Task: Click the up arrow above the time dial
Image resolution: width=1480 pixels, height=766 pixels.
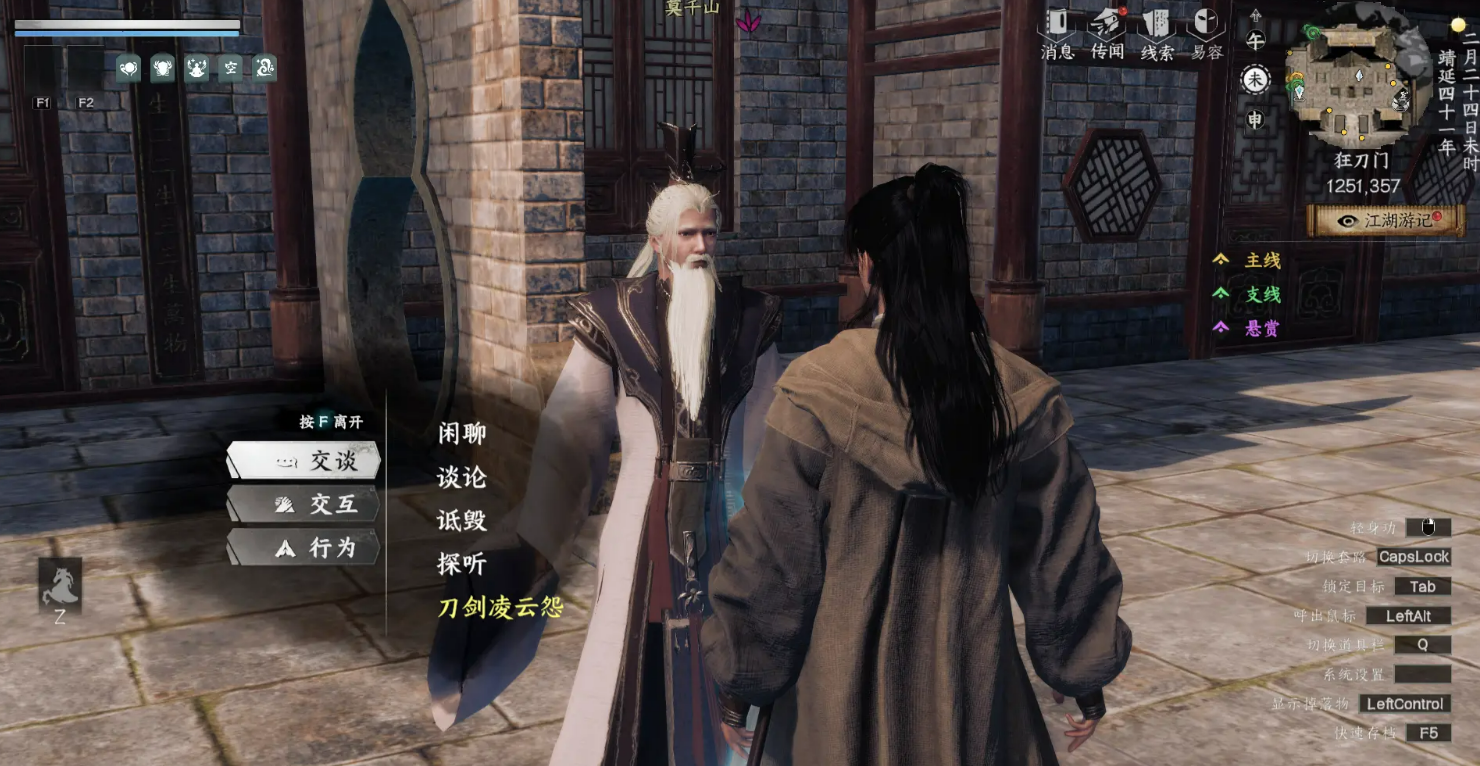Action: tap(1256, 15)
